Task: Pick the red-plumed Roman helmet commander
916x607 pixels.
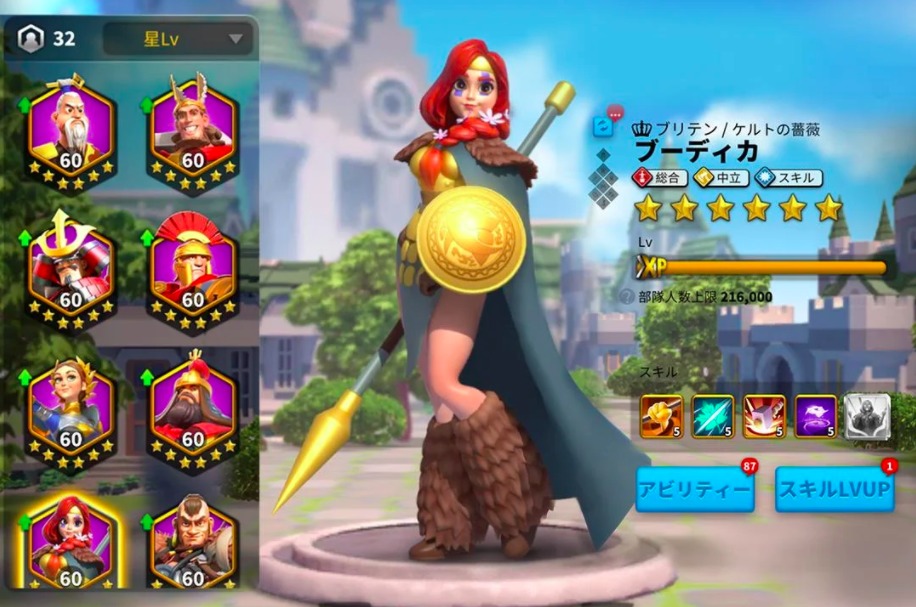Action: tap(192, 267)
